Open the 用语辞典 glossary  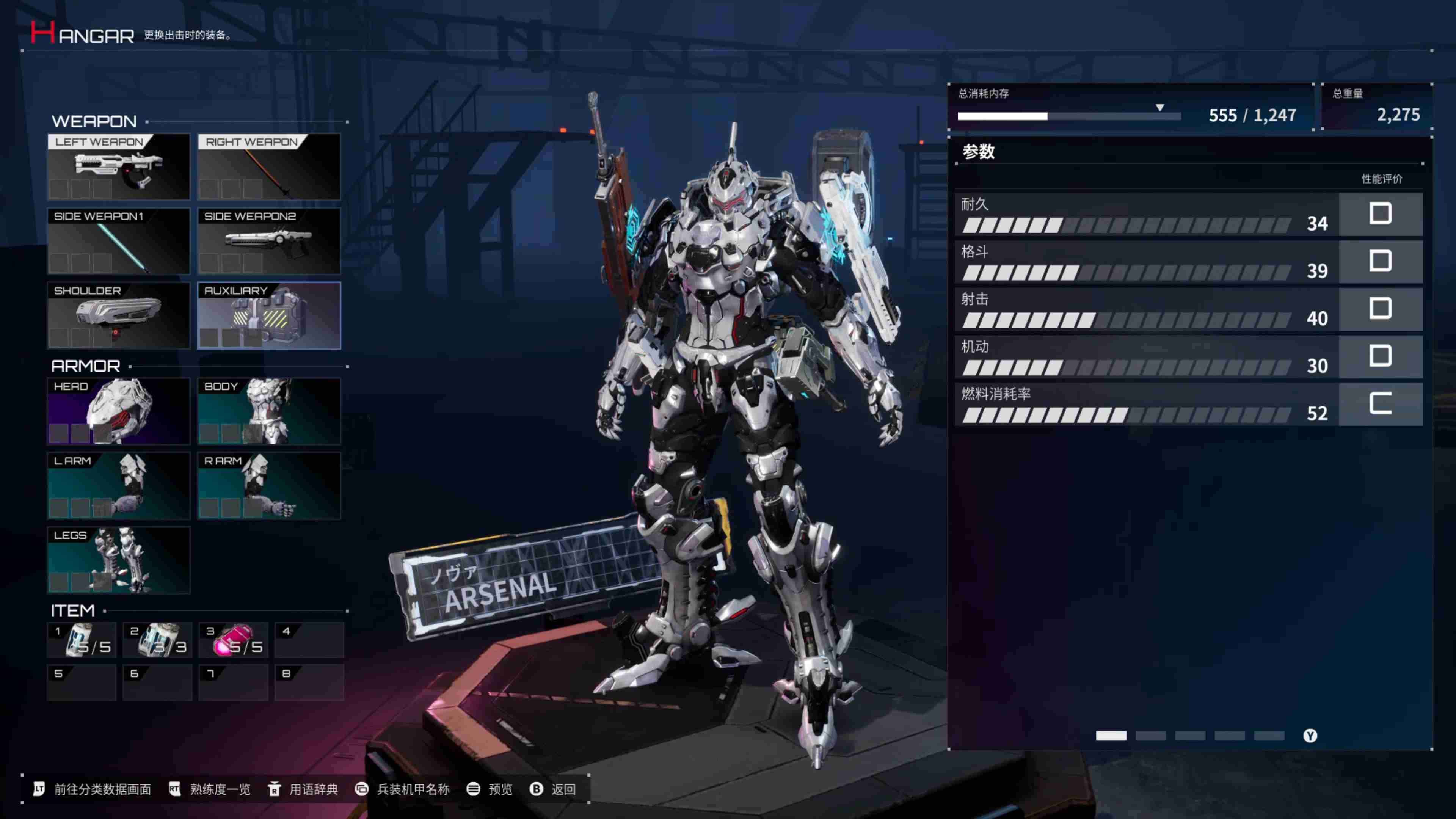point(303,789)
